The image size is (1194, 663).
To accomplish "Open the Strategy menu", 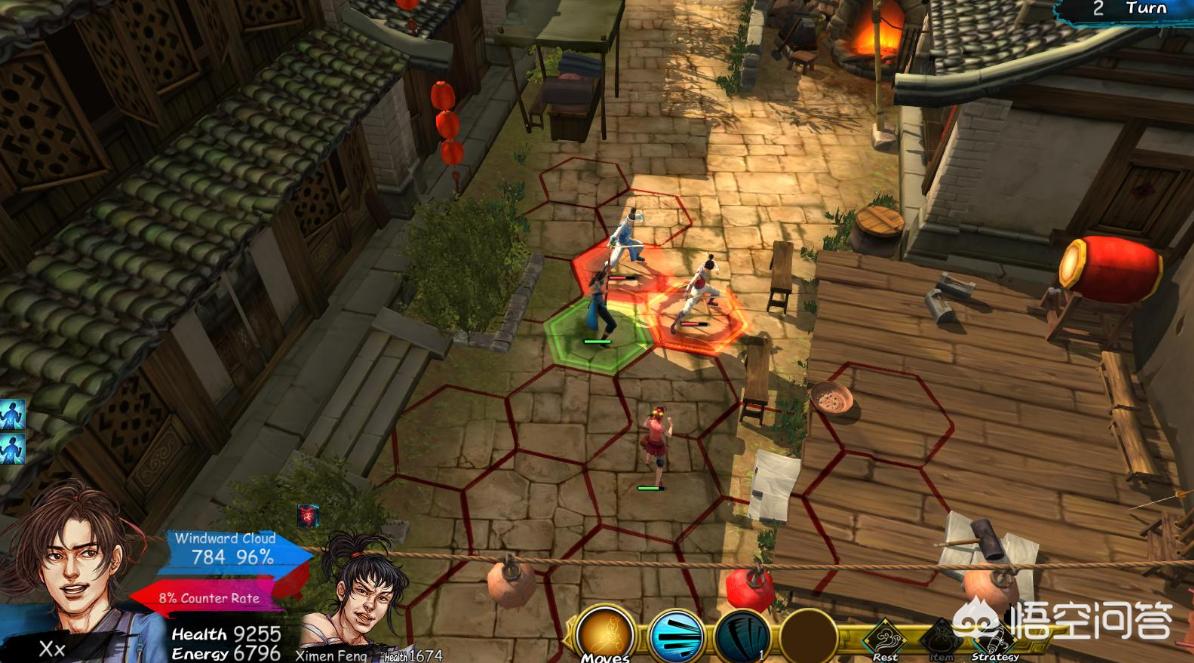I will [x=993, y=638].
